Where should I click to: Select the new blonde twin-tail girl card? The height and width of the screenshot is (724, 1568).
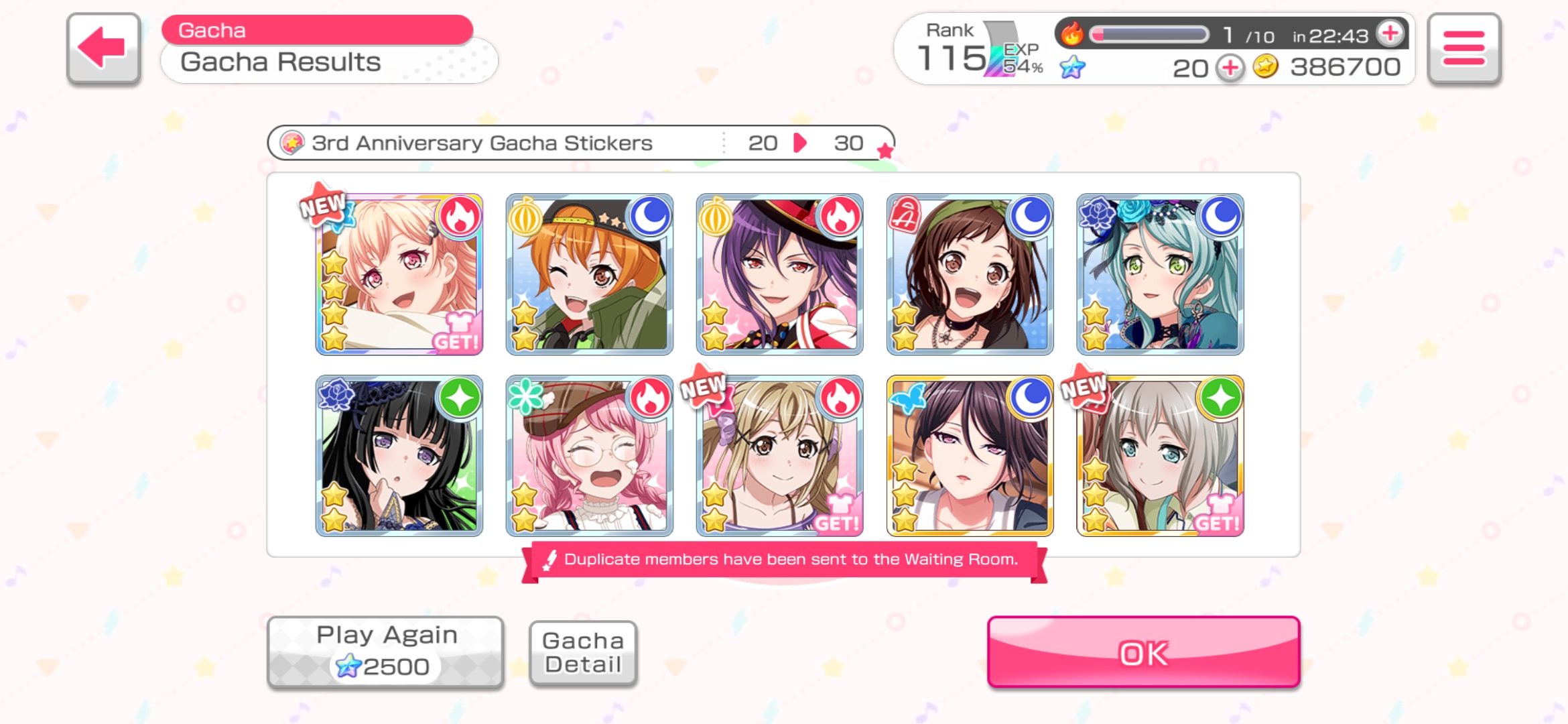(x=780, y=456)
